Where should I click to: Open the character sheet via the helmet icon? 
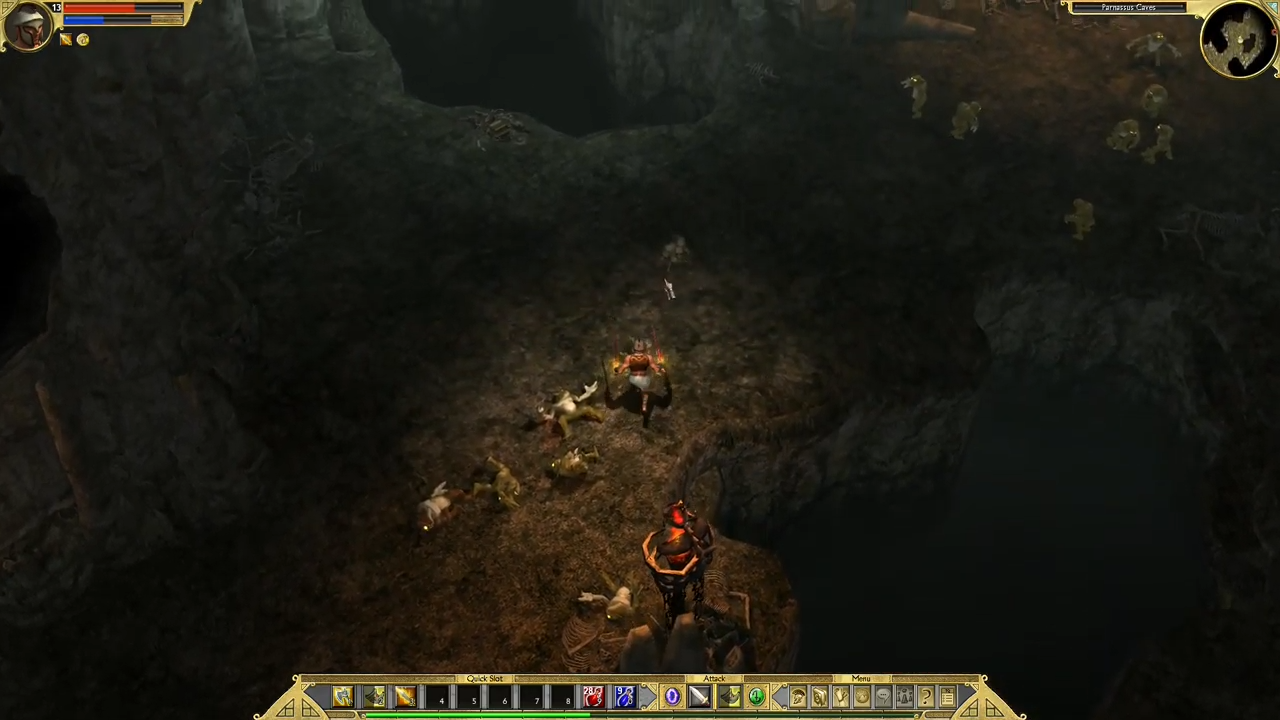798,697
